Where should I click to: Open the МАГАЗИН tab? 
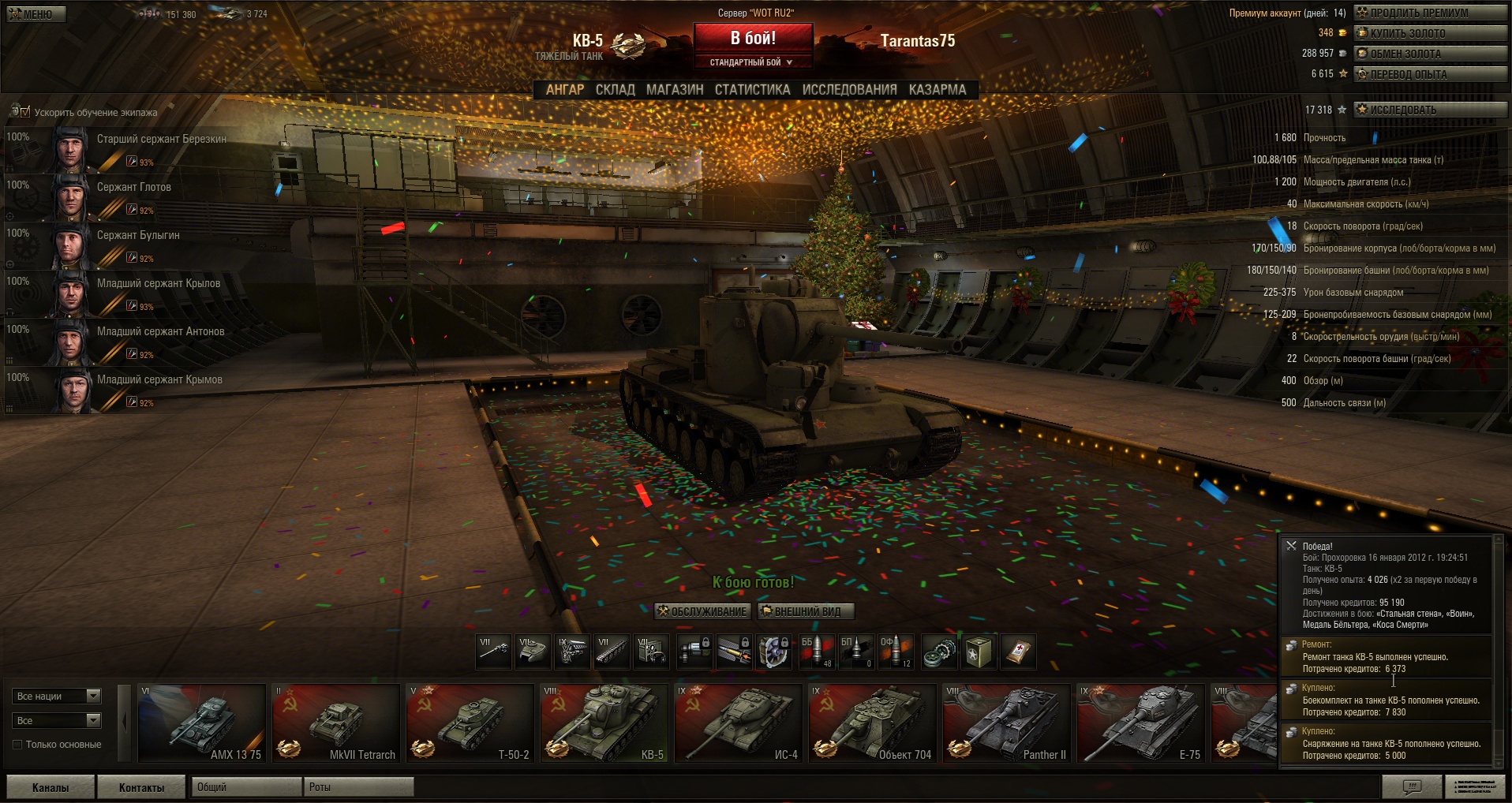(675, 90)
